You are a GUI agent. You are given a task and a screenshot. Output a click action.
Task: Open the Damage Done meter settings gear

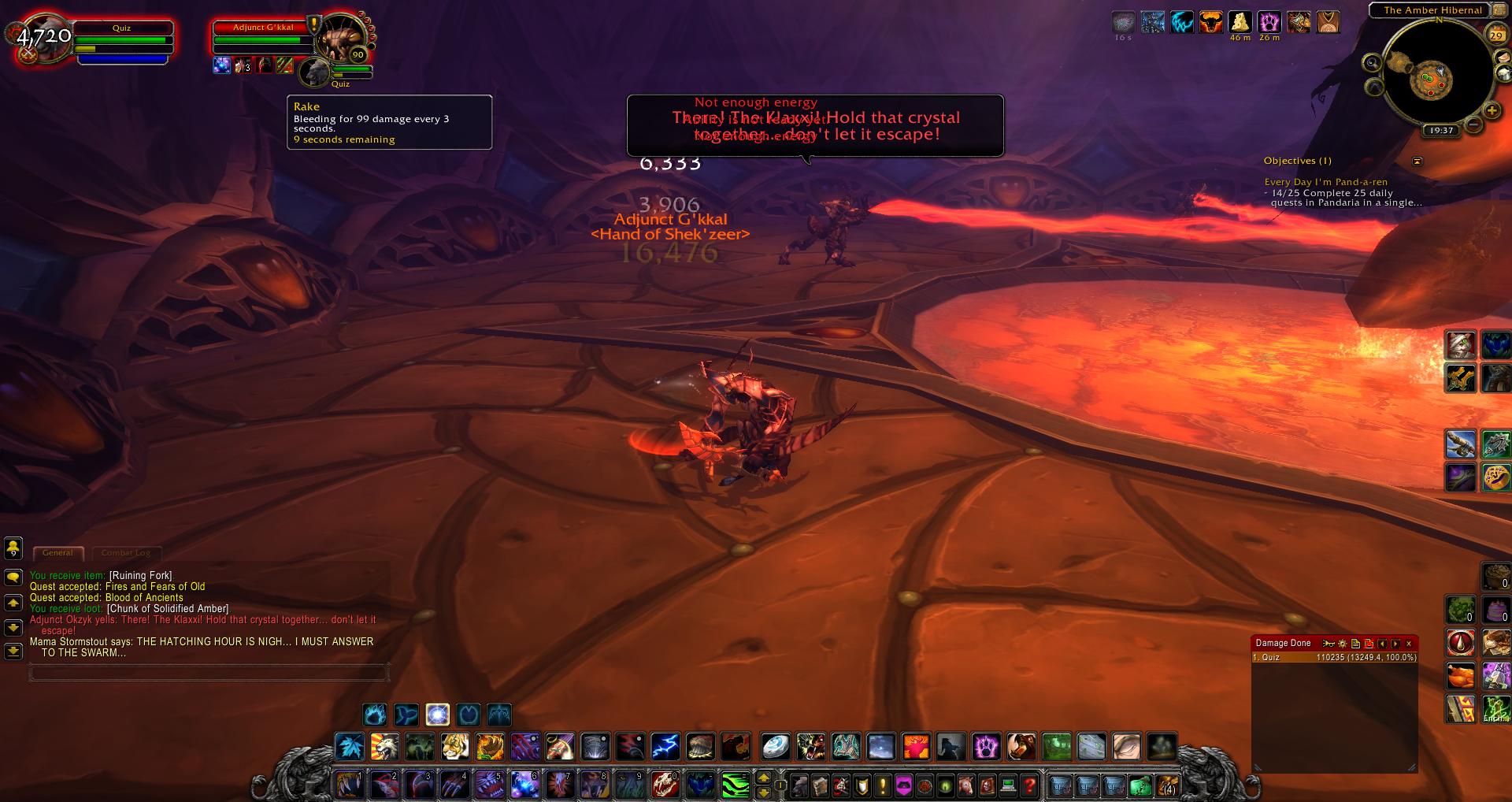pos(1343,644)
